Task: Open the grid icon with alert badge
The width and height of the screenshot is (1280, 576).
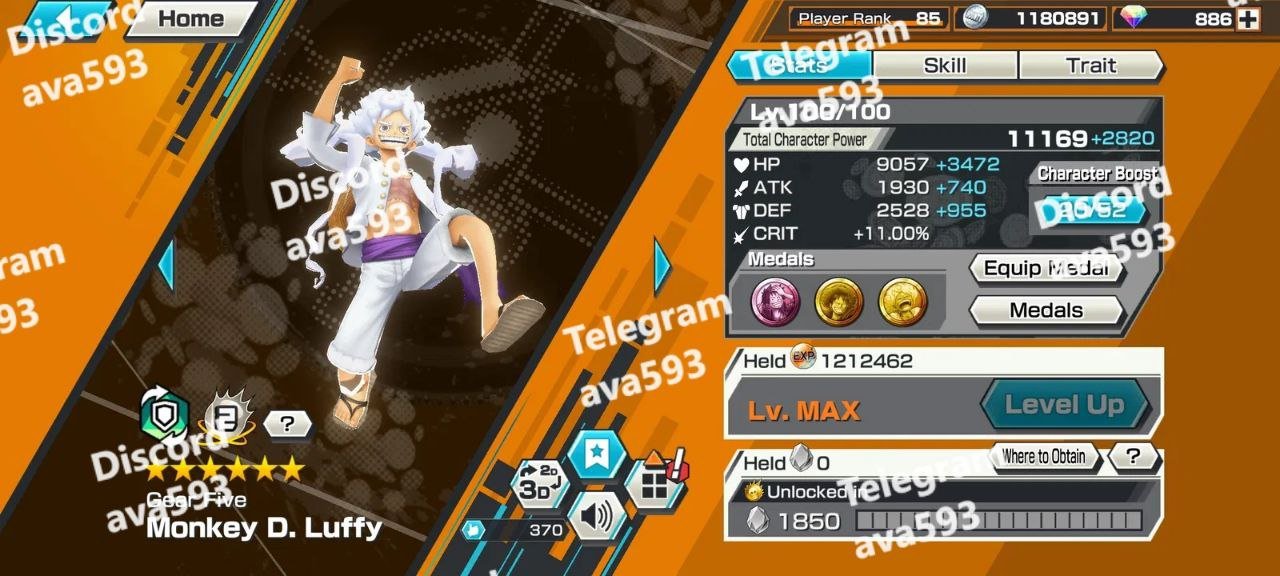Action: tap(655, 485)
